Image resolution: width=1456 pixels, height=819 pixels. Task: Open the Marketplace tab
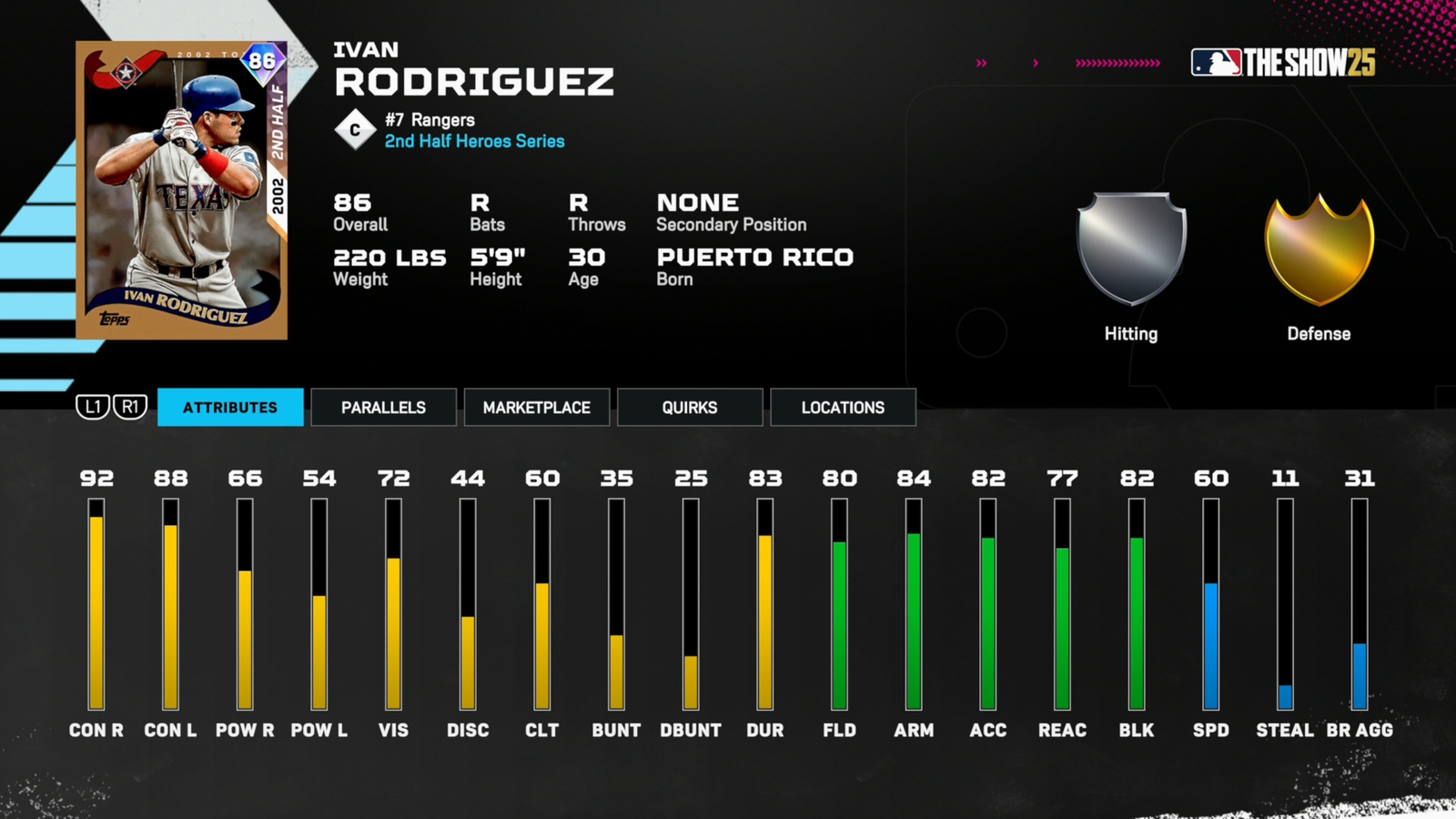[x=536, y=407]
